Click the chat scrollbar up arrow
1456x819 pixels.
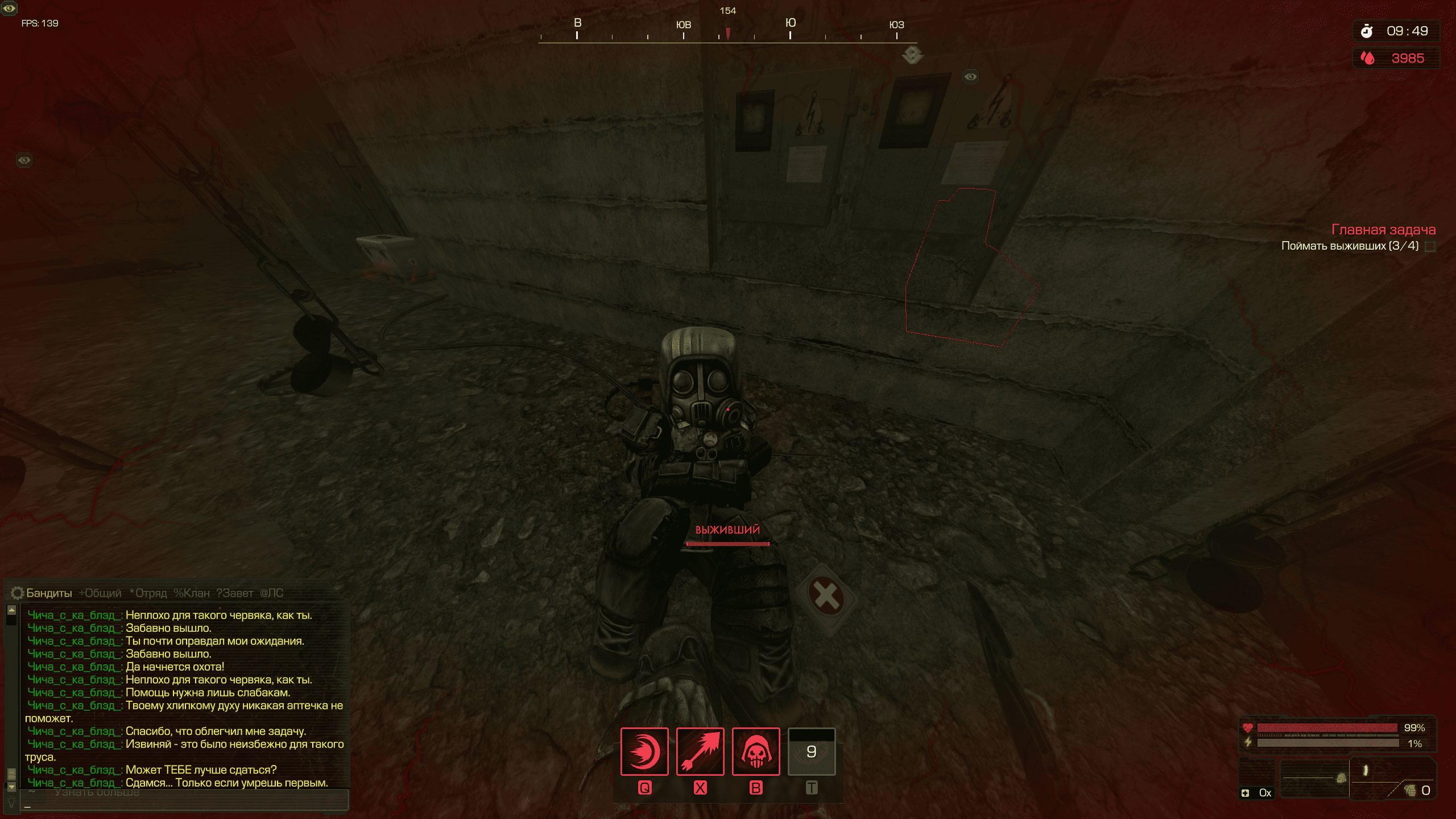[11, 610]
